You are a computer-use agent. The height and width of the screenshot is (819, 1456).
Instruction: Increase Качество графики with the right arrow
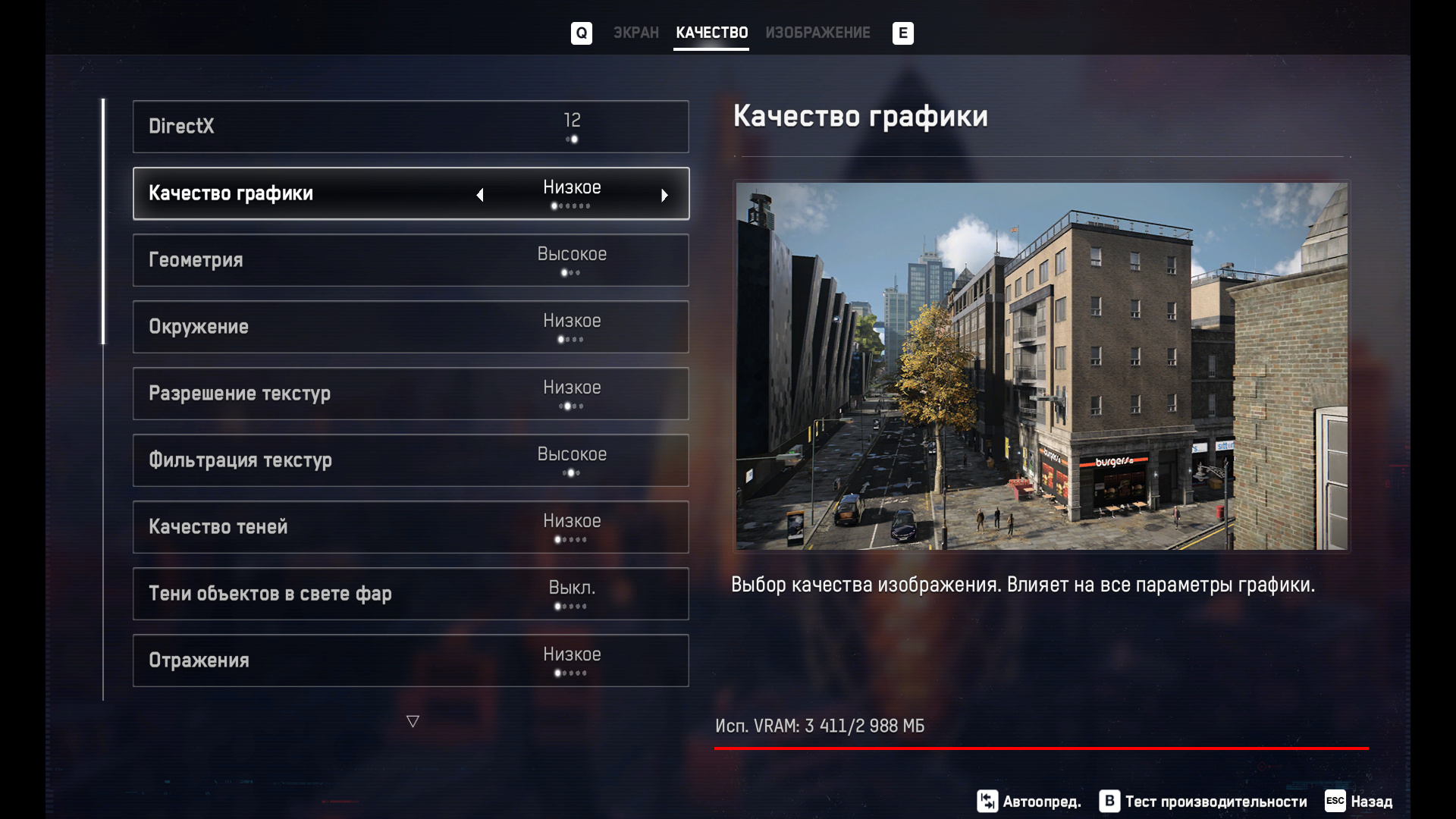(x=664, y=195)
